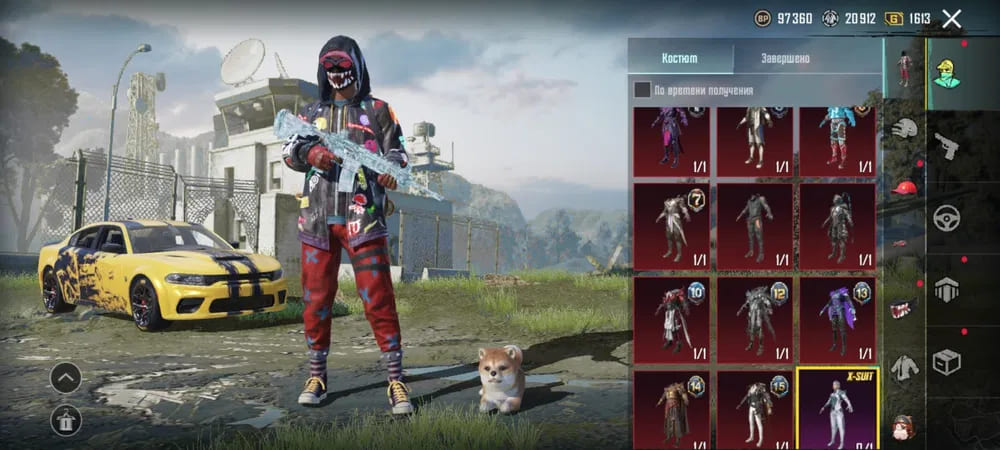1000x450 pixels.
Task: Open the pistol weapon skins category
Action: tap(946, 146)
